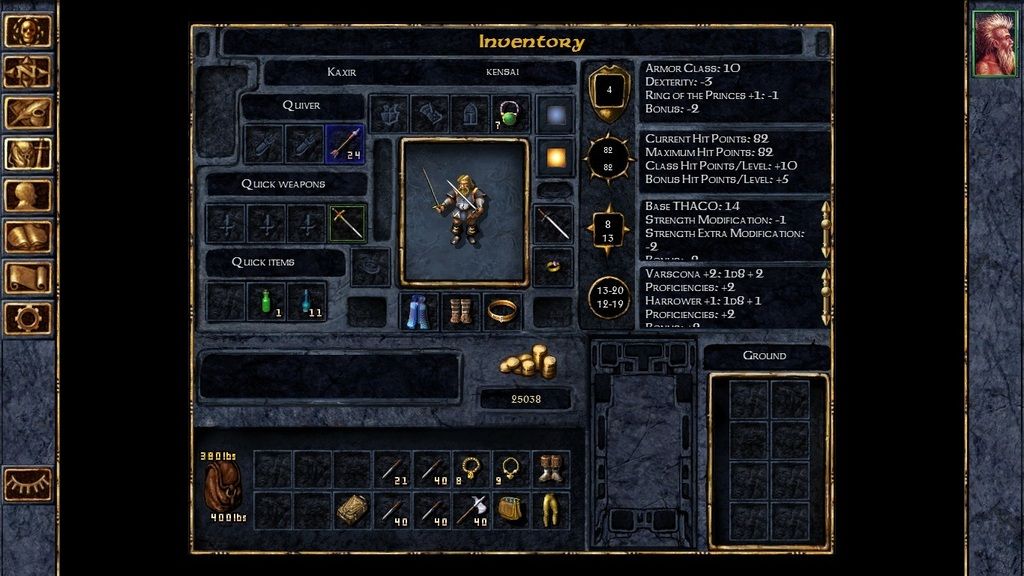Click the gold belt equipment slot
The height and width of the screenshot is (576, 1024).
[502, 312]
